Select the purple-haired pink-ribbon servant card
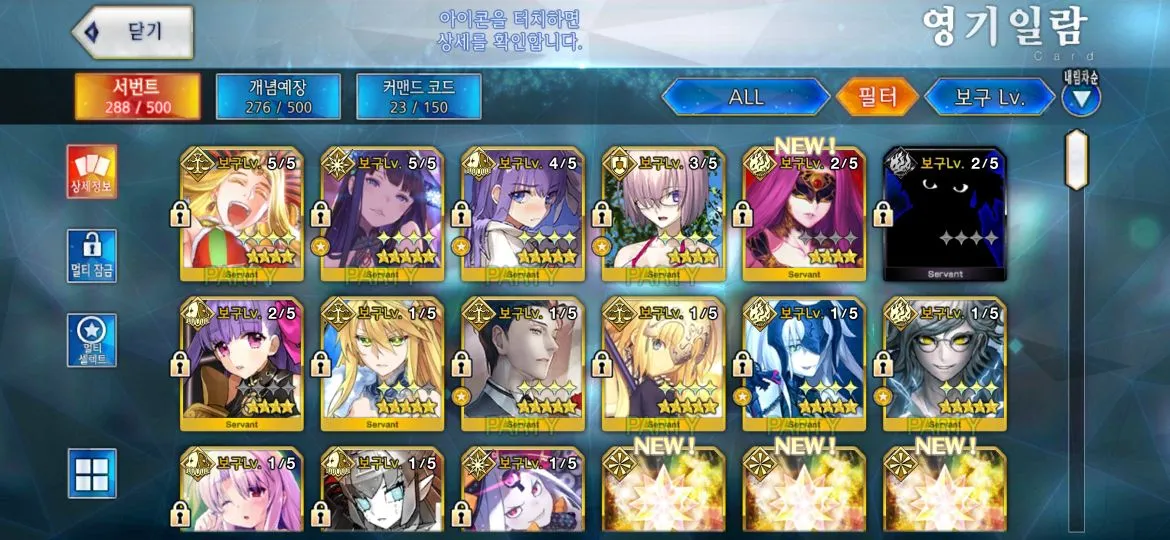The height and width of the screenshot is (540, 1170). (242, 363)
